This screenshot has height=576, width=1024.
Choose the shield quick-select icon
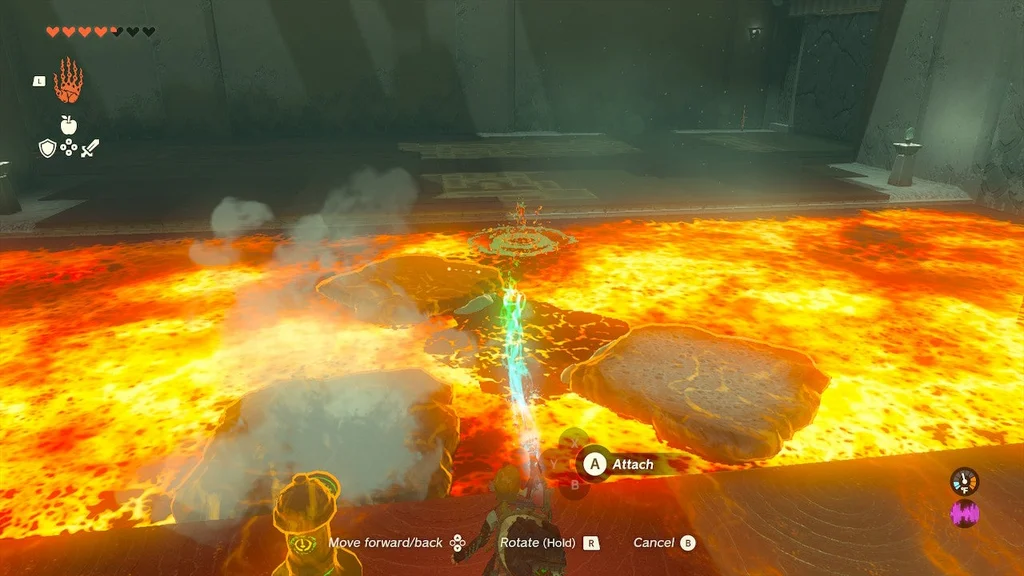[46, 148]
